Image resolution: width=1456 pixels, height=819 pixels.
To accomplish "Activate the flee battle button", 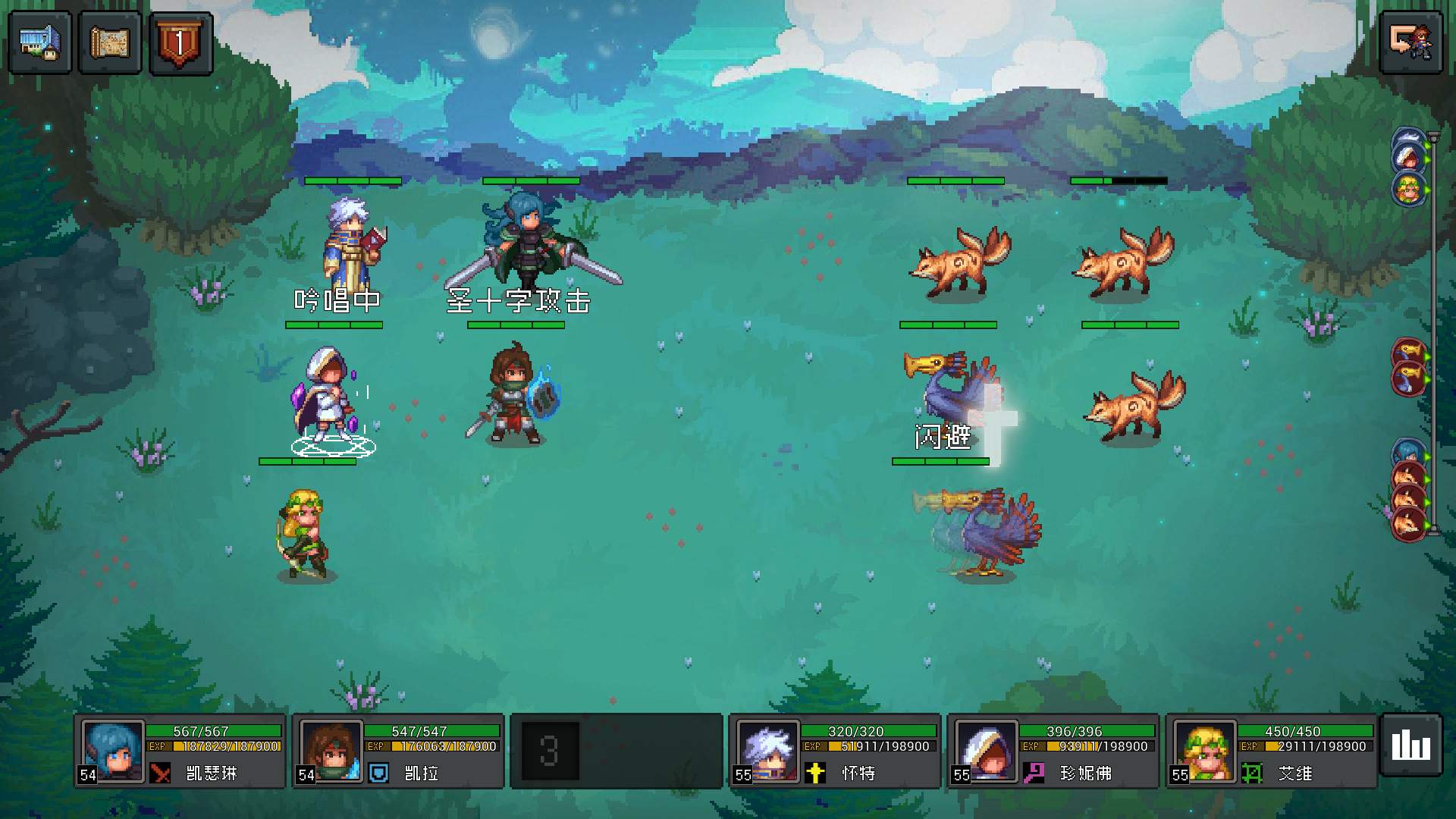I will (1410, 42).
